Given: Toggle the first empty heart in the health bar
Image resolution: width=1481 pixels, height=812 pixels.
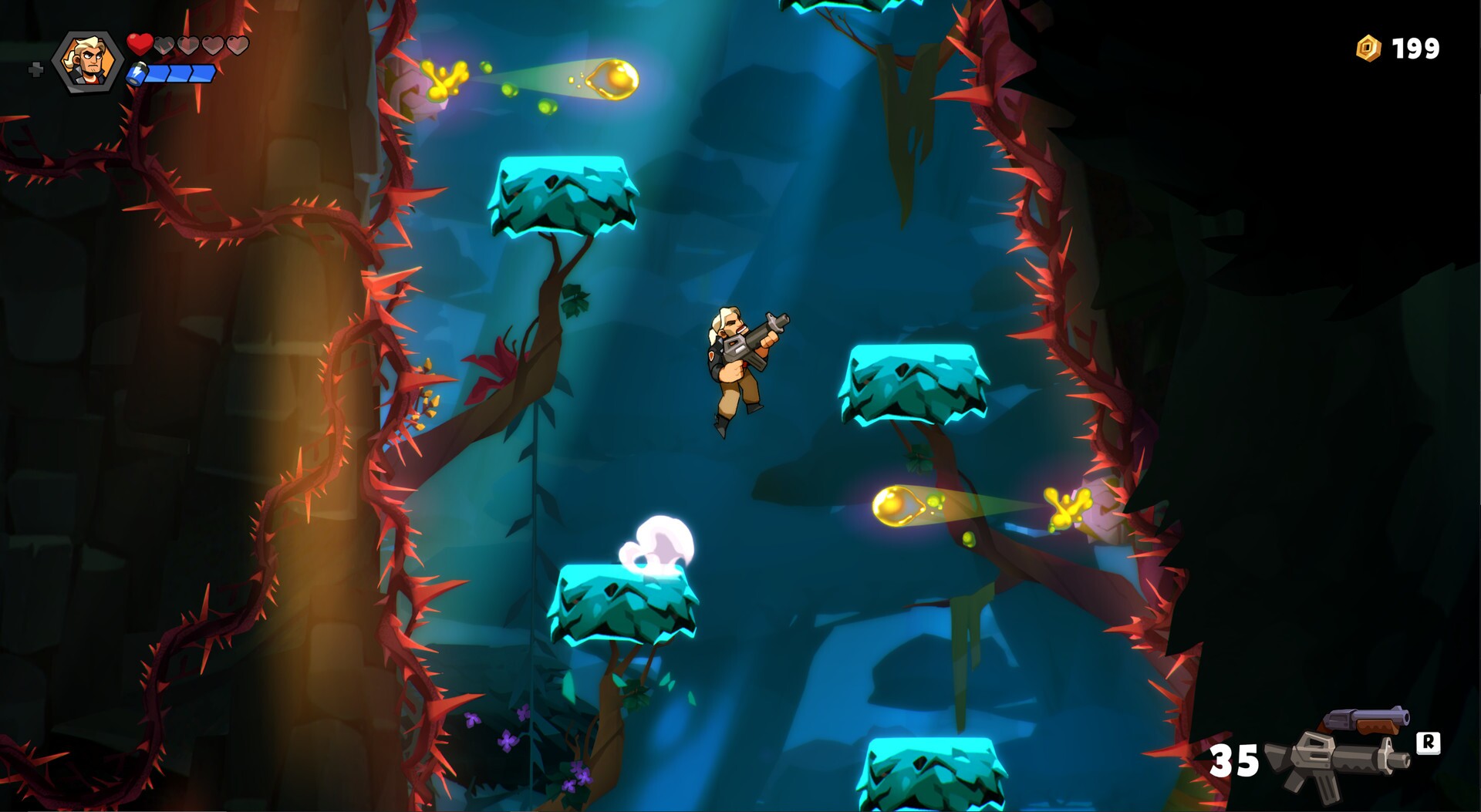Looking at the screenshot, I should [164, 44].
